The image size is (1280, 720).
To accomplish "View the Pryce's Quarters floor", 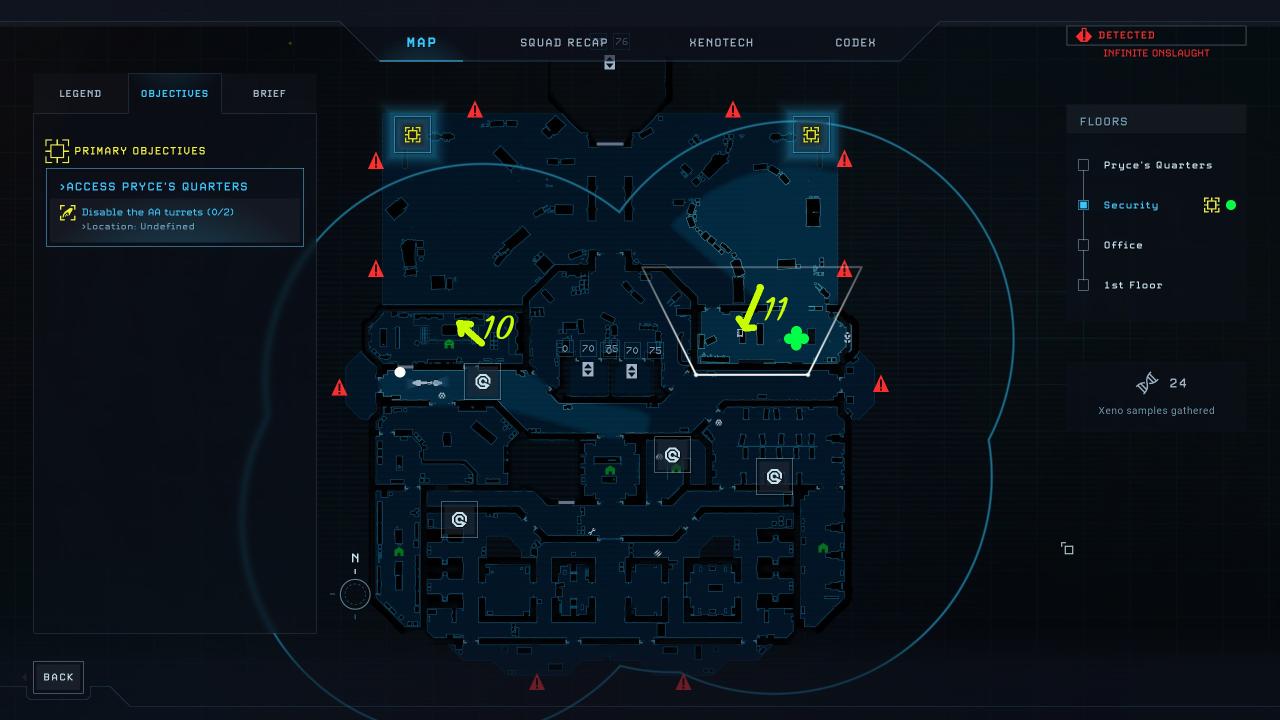I will click(1157, 165).
